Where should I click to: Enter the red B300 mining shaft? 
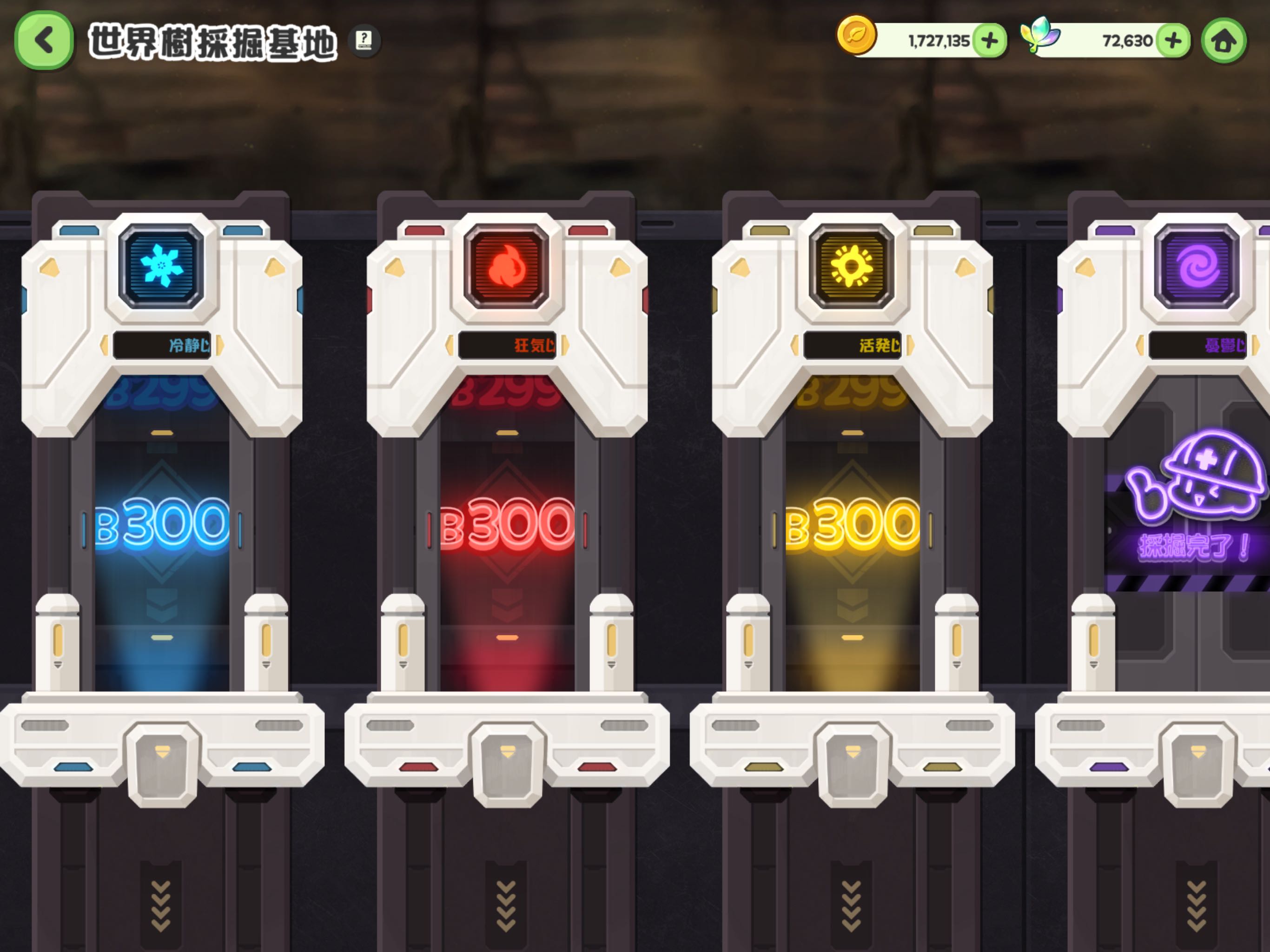(x=507, y=522)
